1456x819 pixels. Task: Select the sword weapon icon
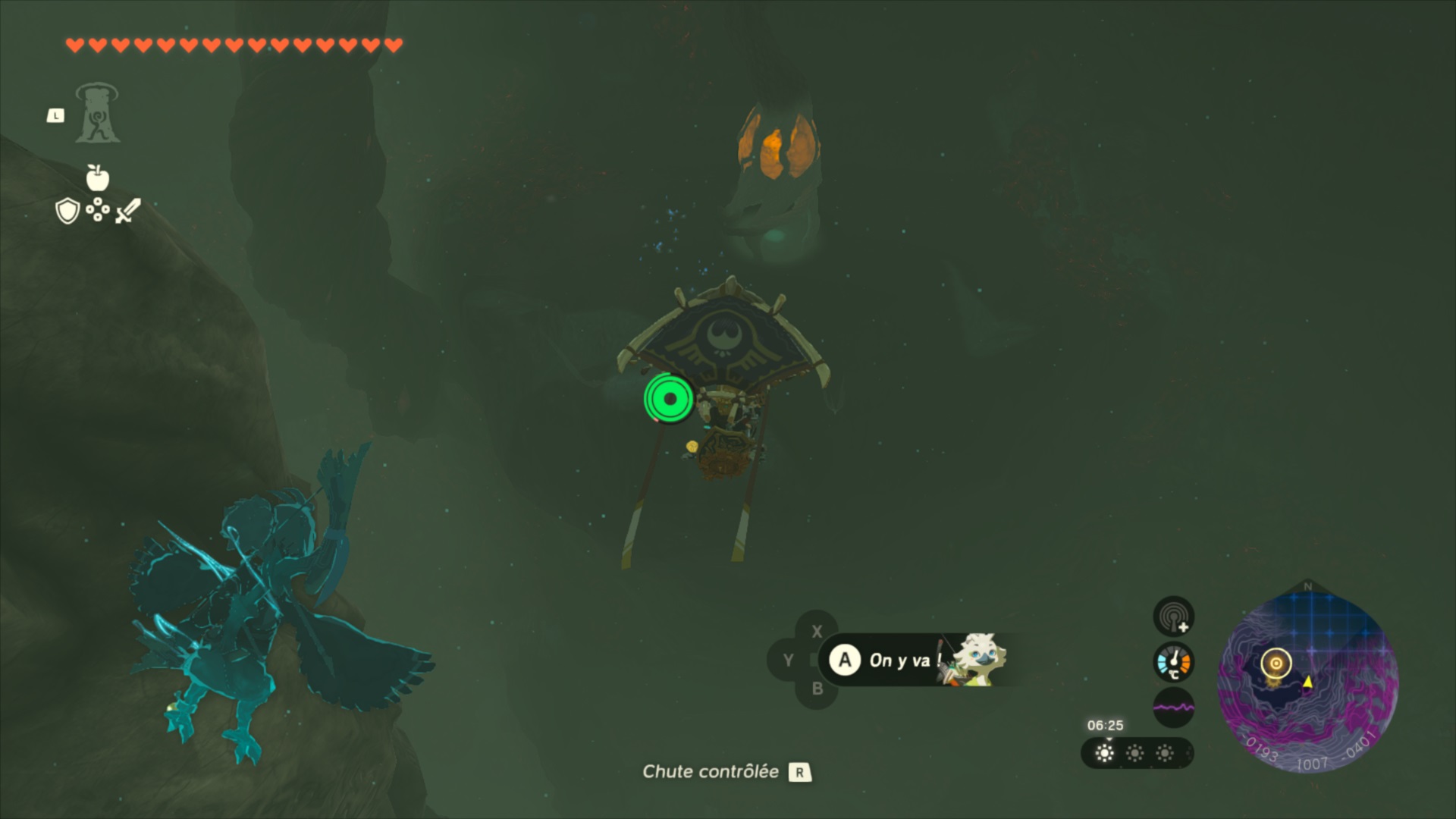pyautogui.click(x=128, y=211)
